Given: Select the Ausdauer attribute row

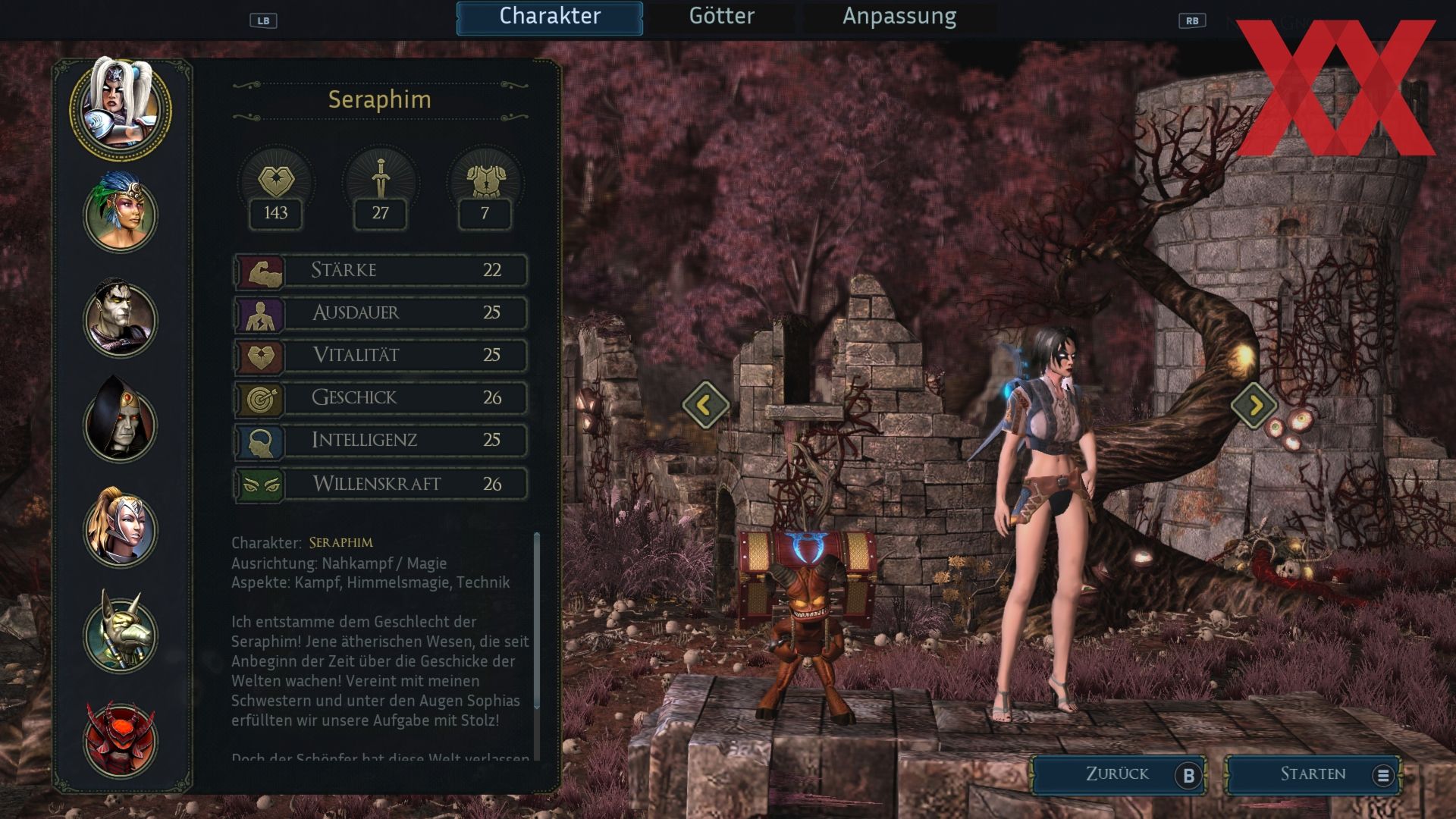Looking at the screenshot, I should pos(380,313).
